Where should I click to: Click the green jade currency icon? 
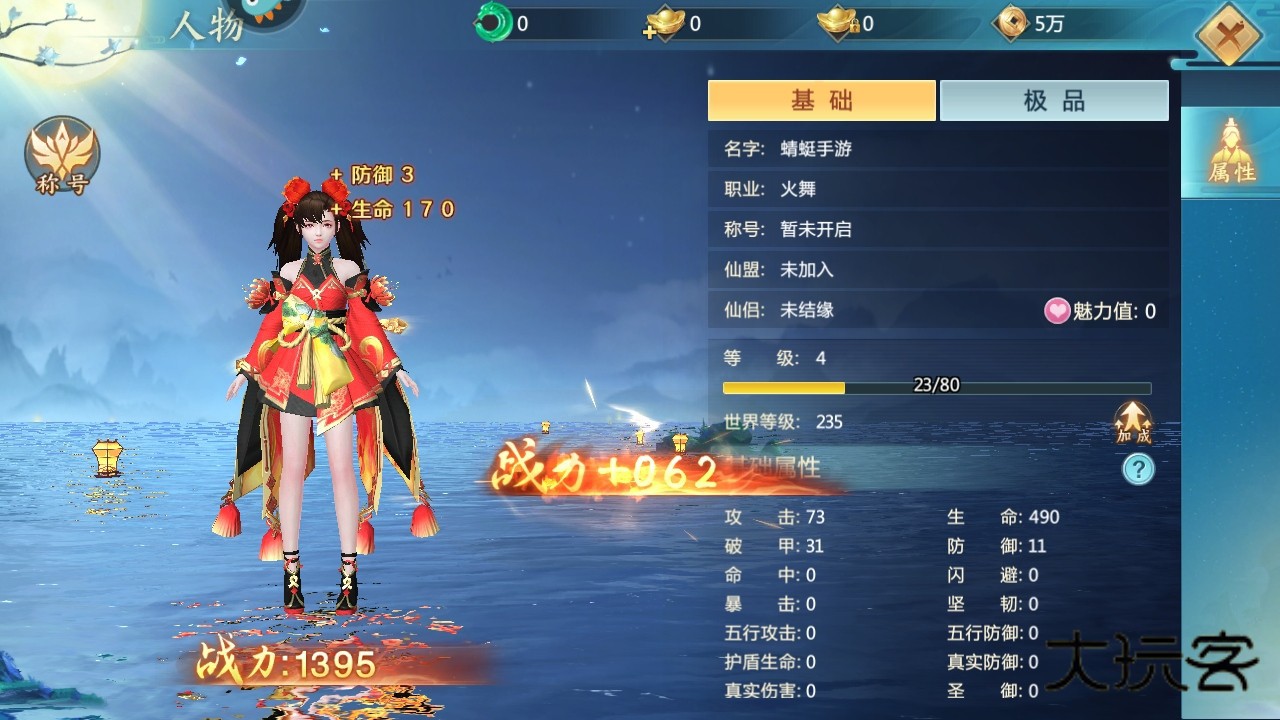(491, 25)
